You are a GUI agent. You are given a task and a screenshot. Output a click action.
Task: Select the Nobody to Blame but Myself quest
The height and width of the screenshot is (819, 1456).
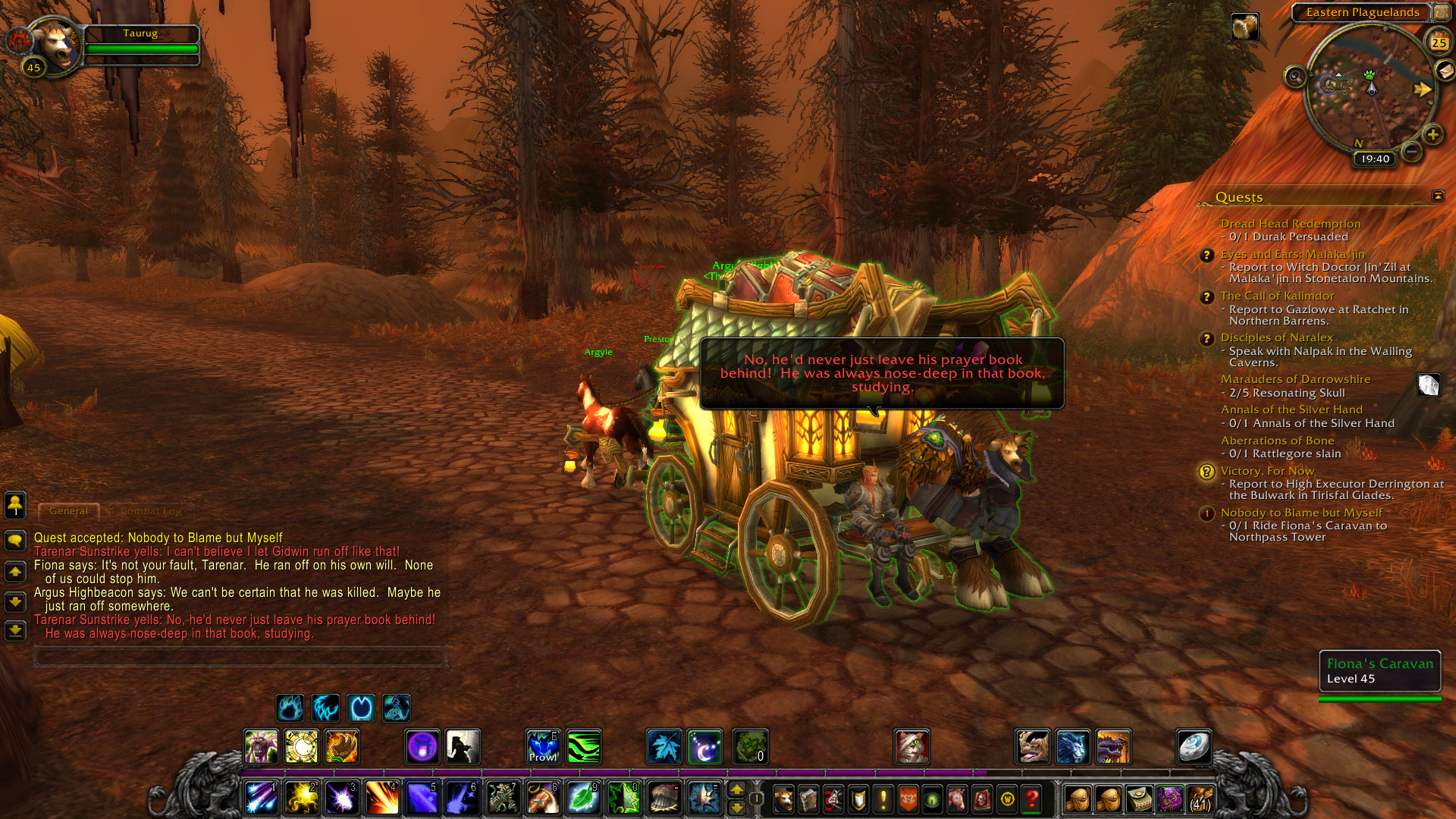point(1301,513)
